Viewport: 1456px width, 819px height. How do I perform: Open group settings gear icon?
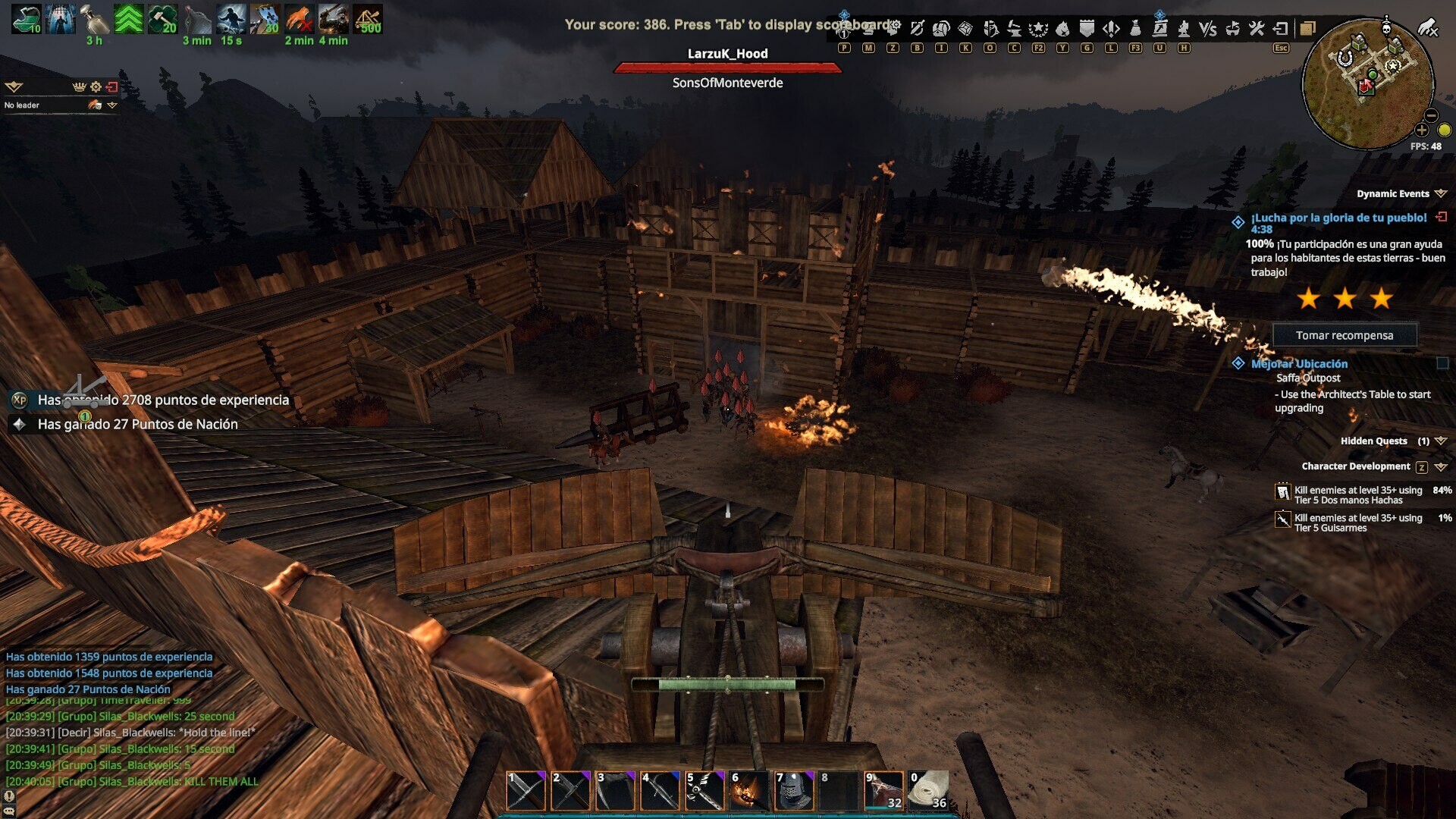(96, 86)
